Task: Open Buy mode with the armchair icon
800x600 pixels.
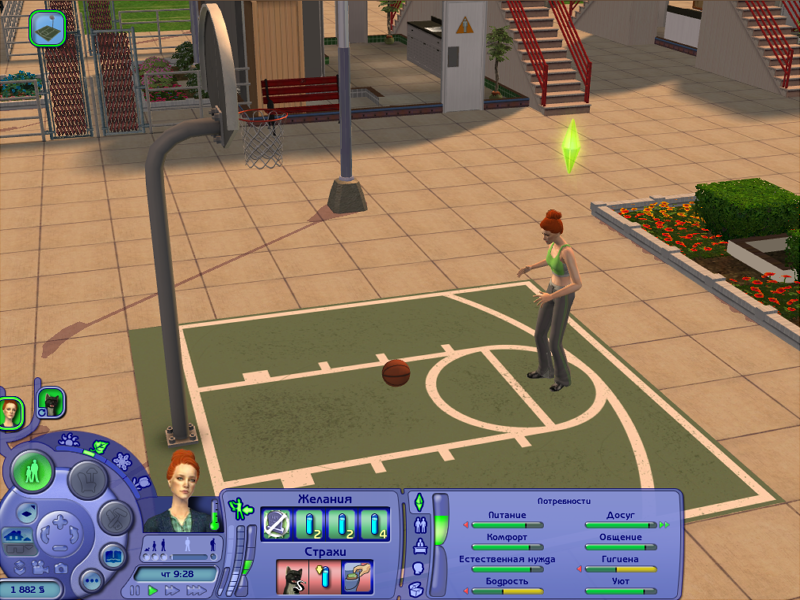Action: click(87, 480)
